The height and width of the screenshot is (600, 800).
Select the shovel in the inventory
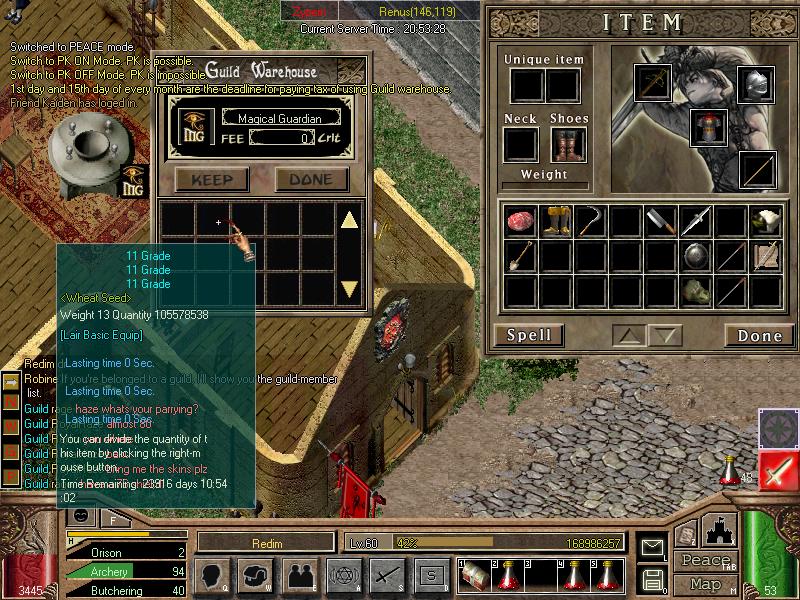point(520,256)
